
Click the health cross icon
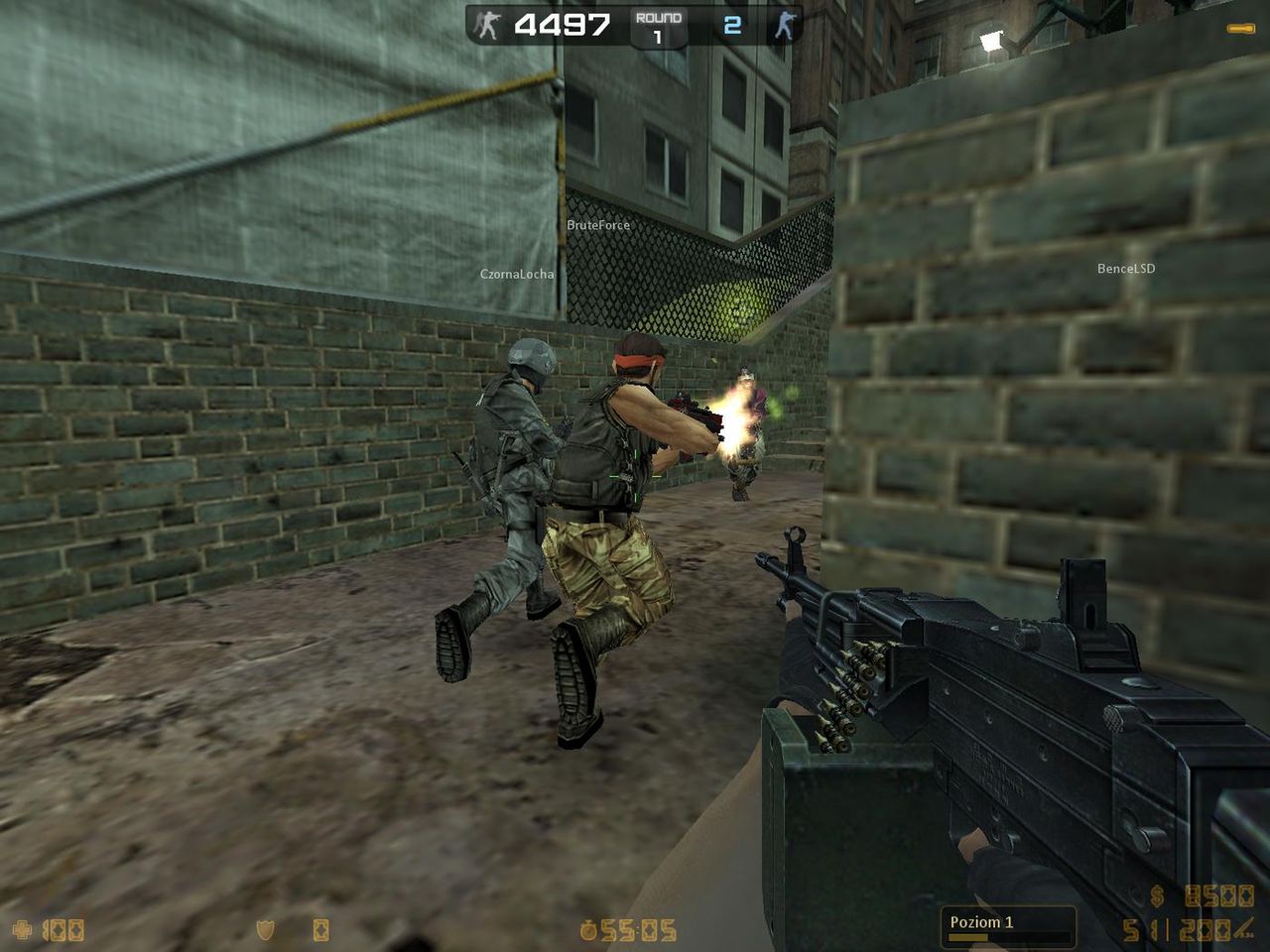pos(22,928)
